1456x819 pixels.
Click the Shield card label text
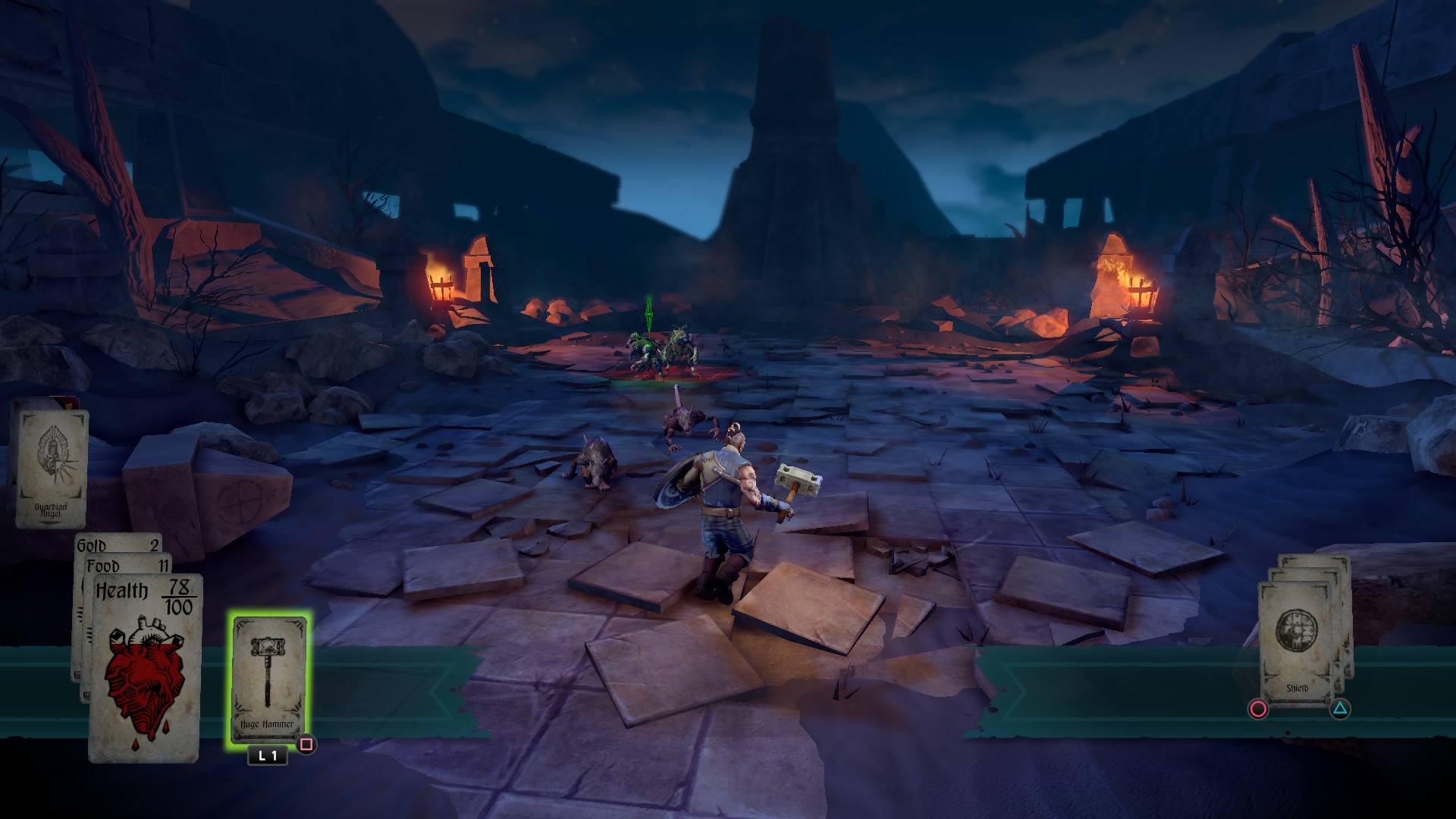point(1298,688)
